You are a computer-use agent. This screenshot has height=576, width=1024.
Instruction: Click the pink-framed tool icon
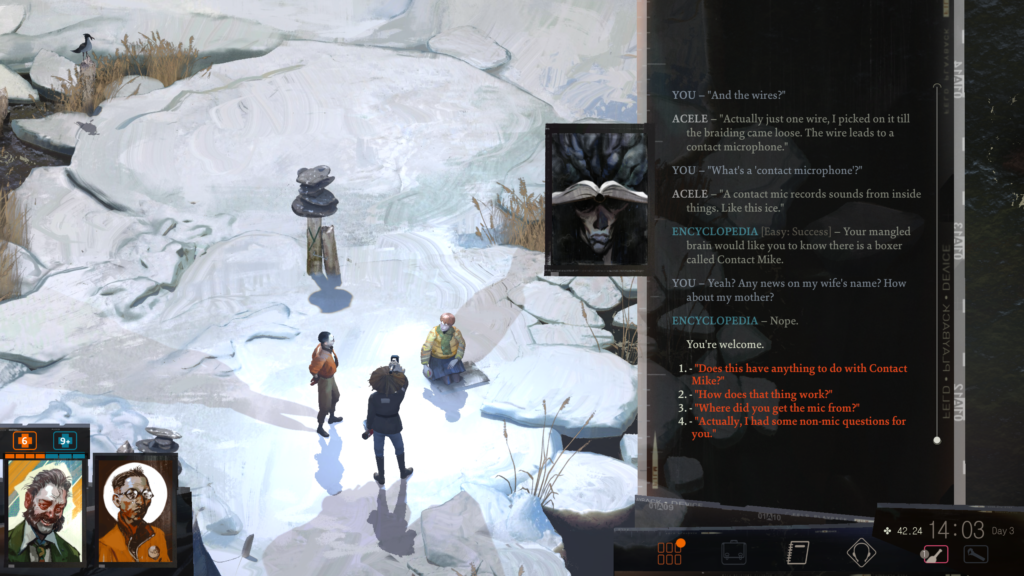(934, 554)
